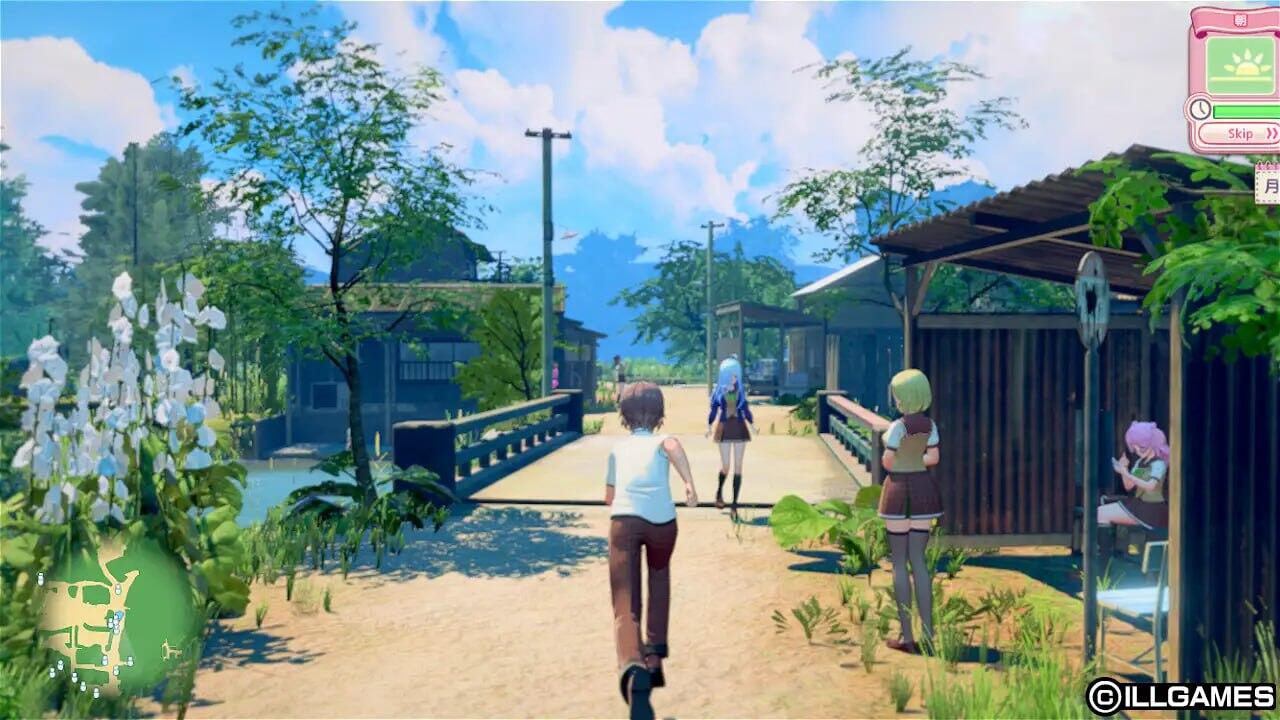1280x720 pixels.
Task: Click the chevron arrows on the Skip button
Action: [x=1271, y=134]
